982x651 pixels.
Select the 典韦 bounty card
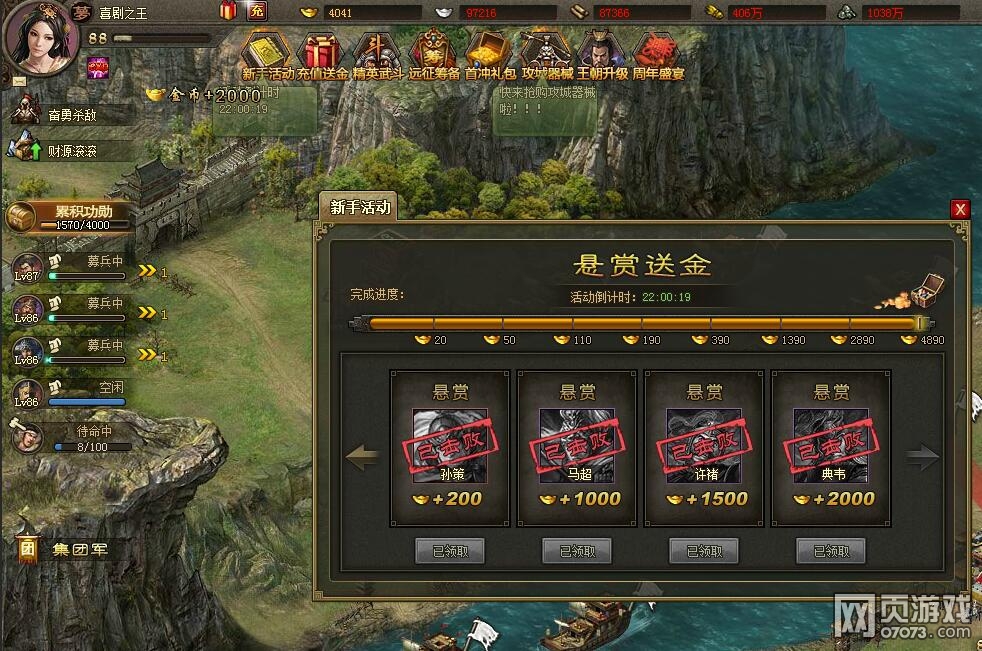point(832,447)
